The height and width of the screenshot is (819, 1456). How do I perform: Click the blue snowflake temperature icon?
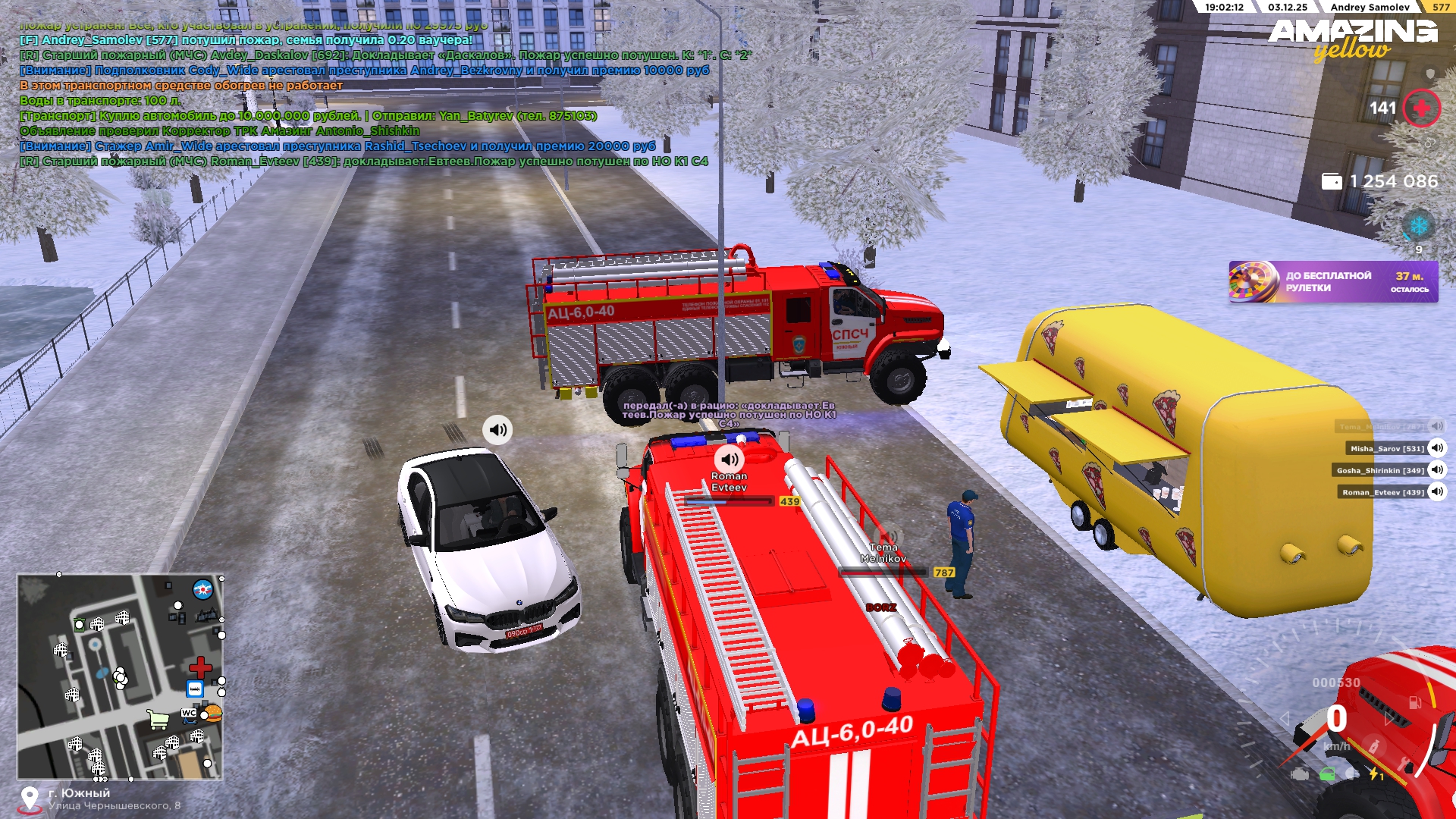[x=1417, y=225]
